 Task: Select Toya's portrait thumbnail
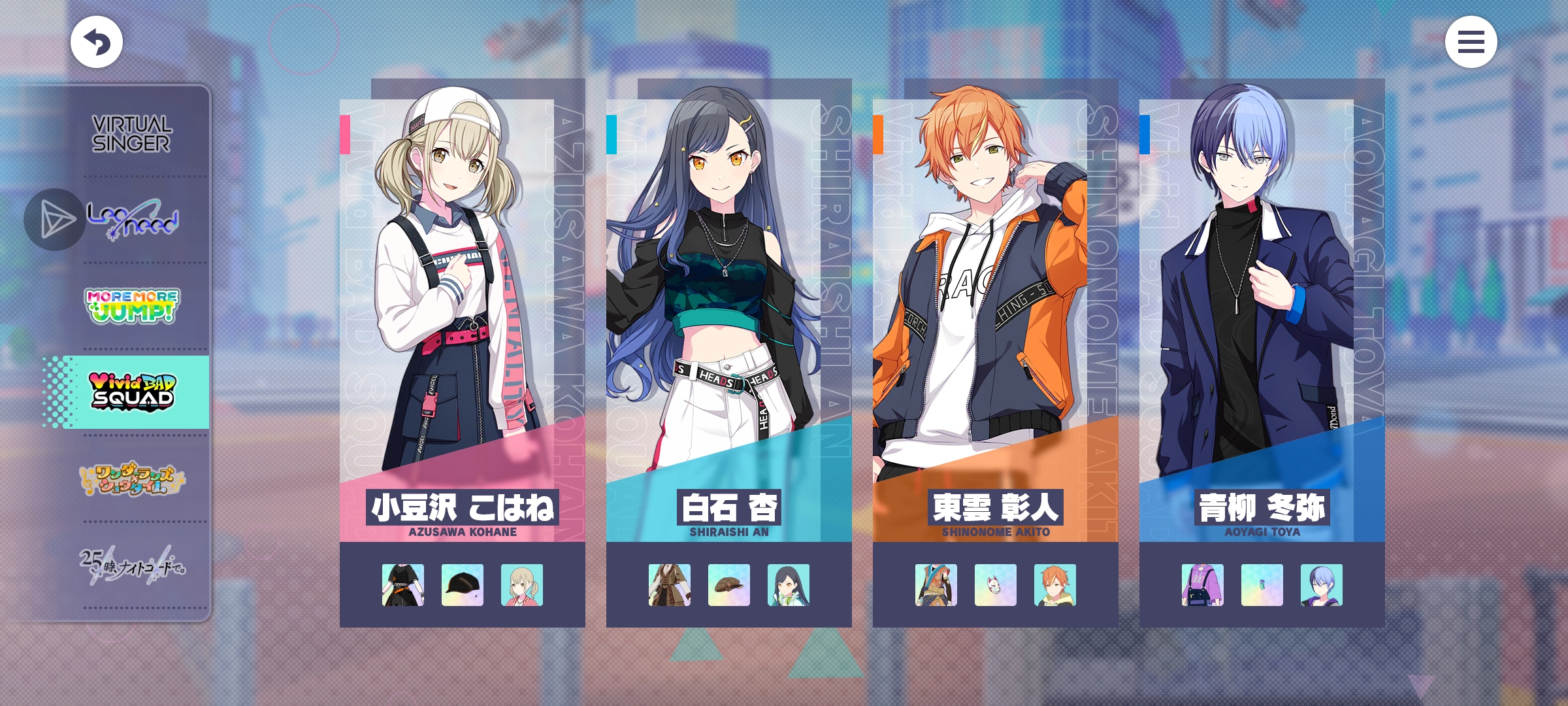click(1322, 585)
